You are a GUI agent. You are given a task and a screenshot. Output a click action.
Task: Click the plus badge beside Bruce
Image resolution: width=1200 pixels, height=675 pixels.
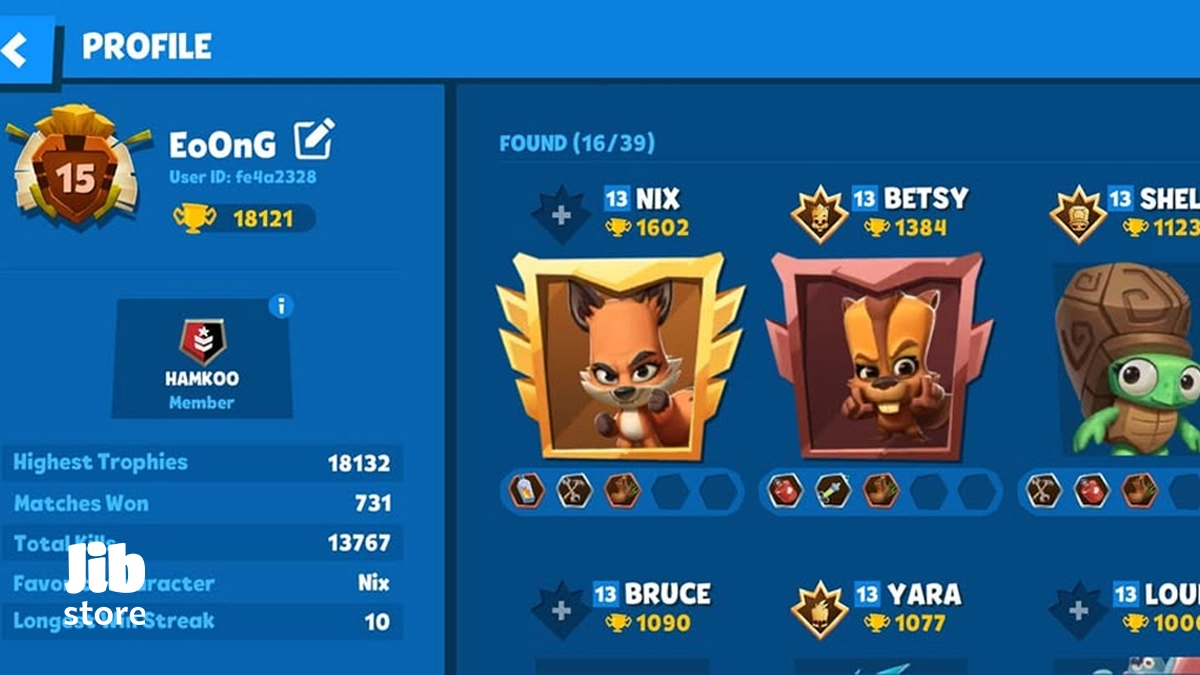pos(561,609)
